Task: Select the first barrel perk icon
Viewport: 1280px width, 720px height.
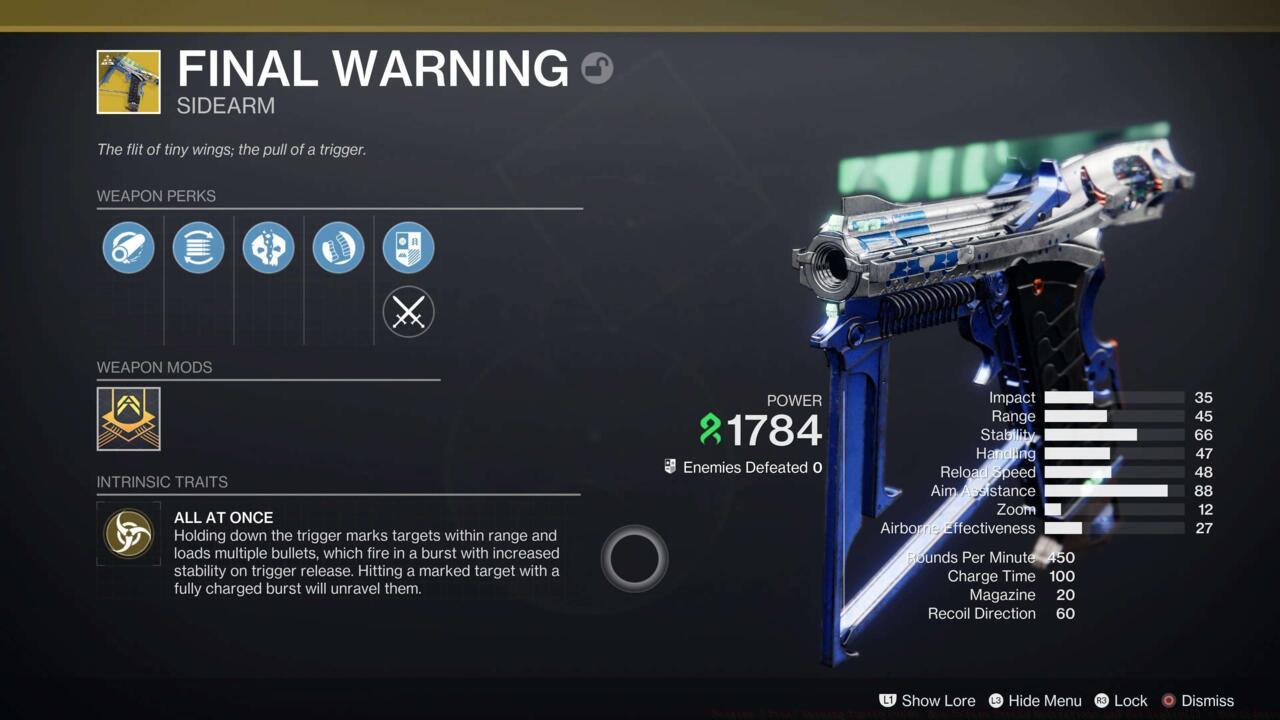Action: (128, 247)
